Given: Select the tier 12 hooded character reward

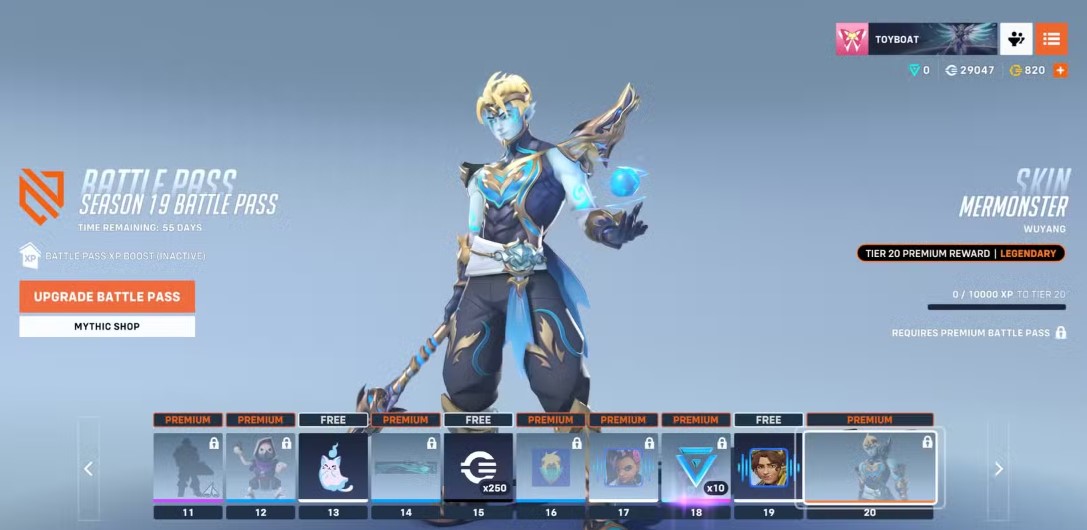Looking at the screenshot, I should pyautogui.click(x=260, y=466).
